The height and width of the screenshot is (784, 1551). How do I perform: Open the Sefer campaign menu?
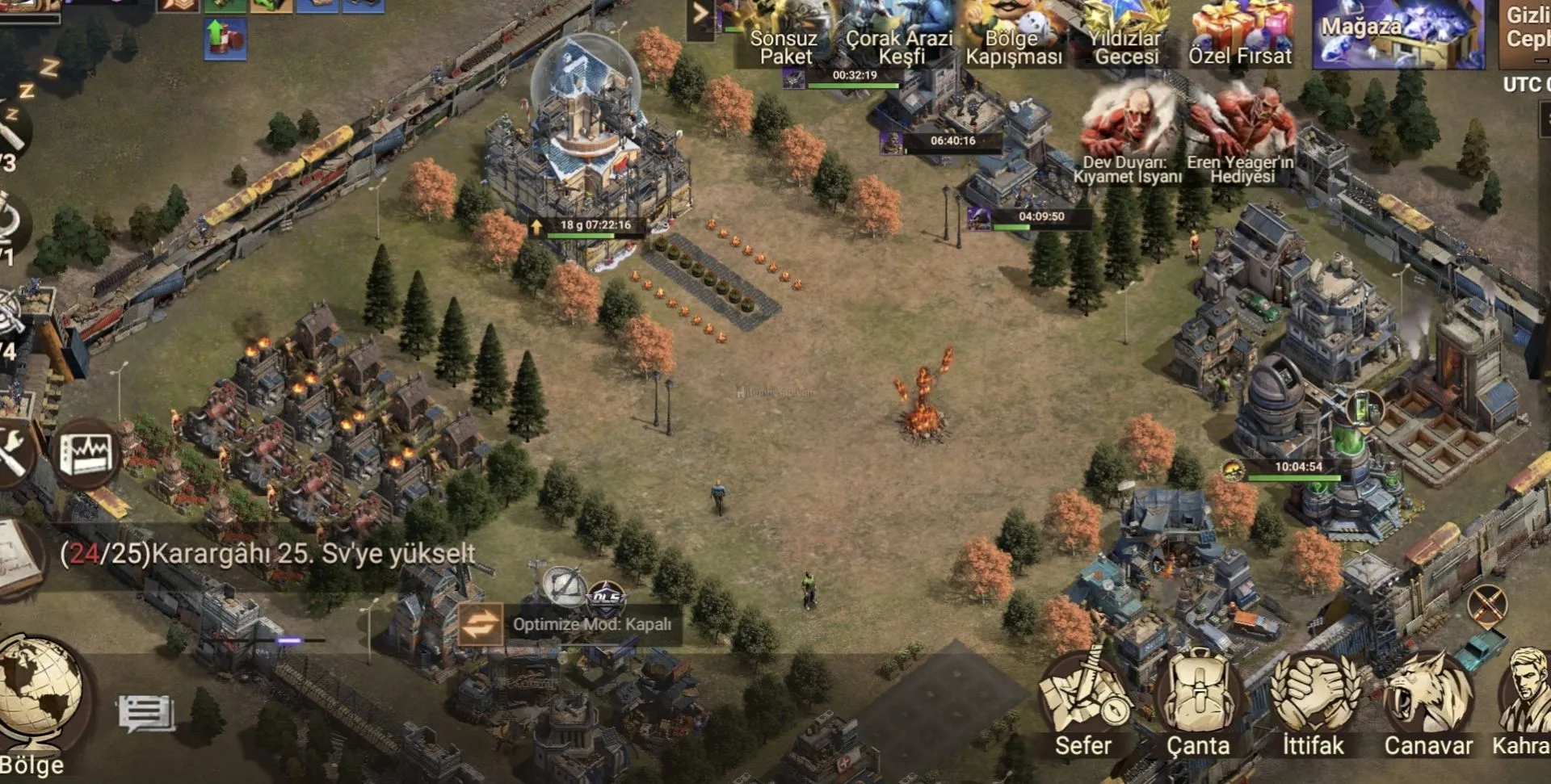pos(1082,704)
